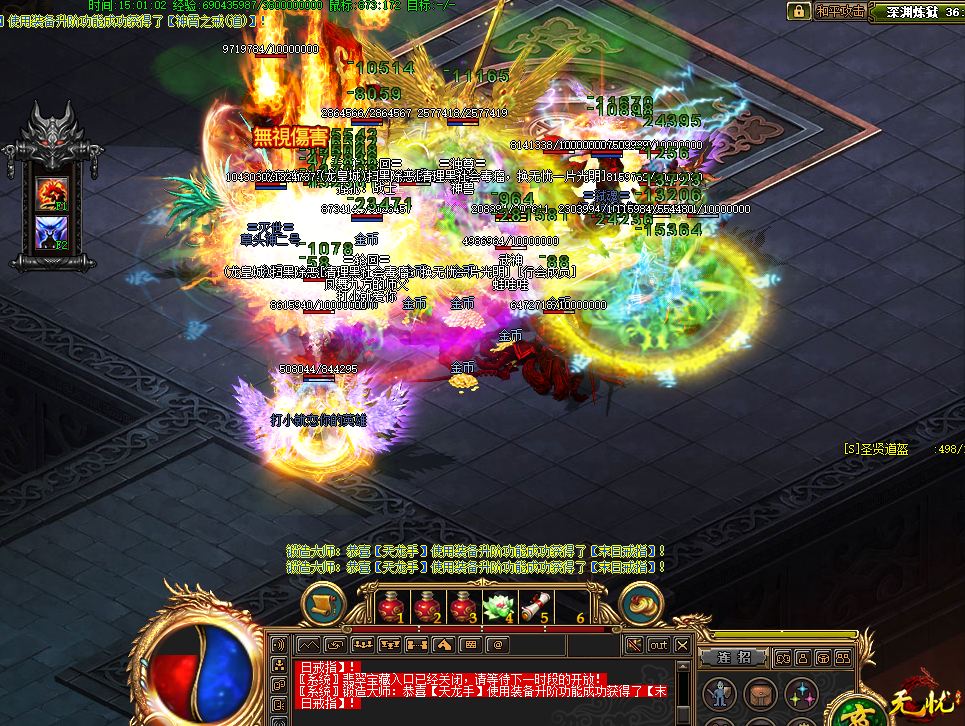Click the padlock lock icon
This screenshot has width=965, height=726.
799,11
